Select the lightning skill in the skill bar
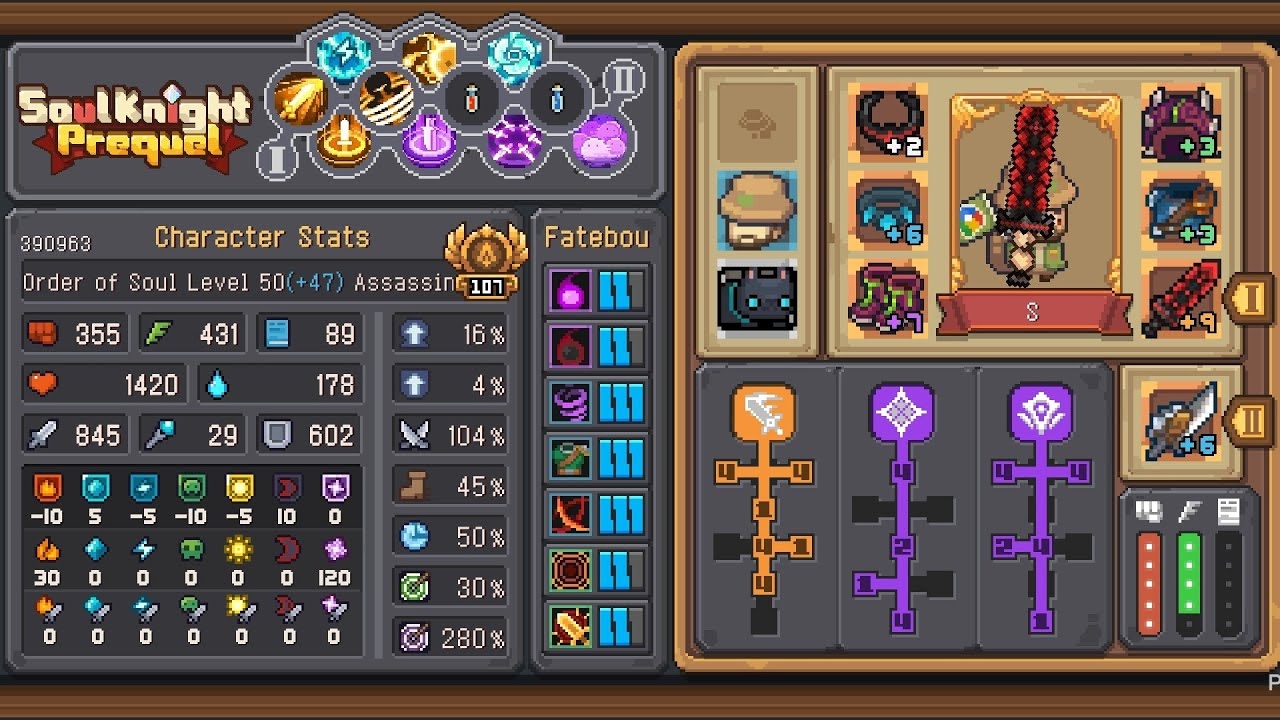 [344, 55]
